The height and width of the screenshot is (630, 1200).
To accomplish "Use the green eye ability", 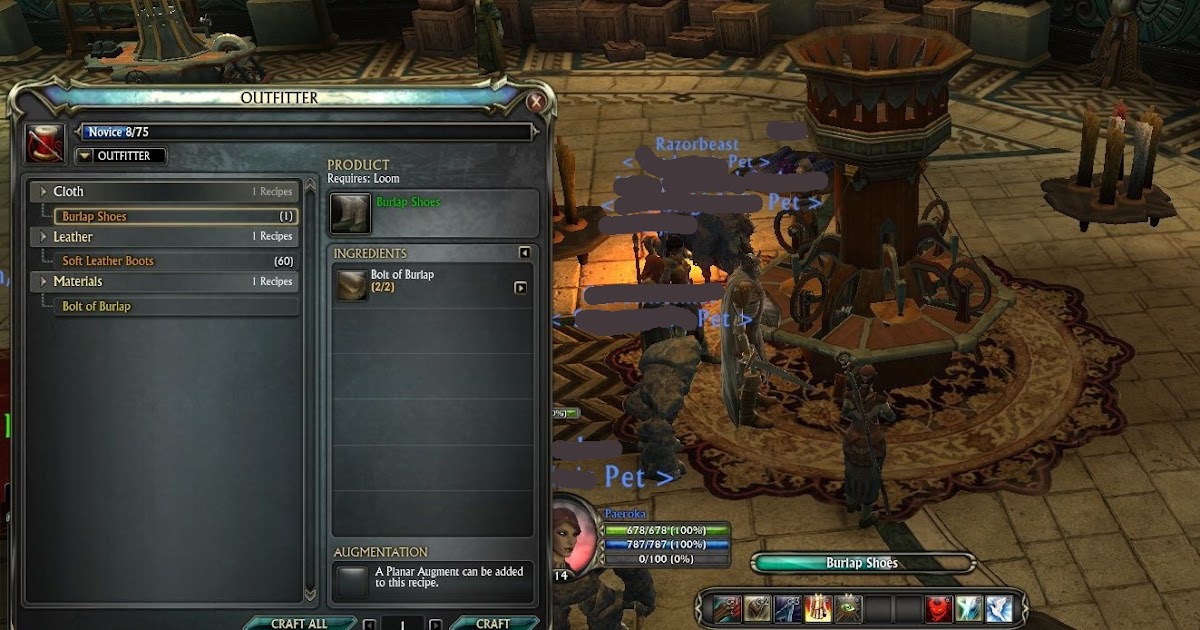I will coord(849,608).
